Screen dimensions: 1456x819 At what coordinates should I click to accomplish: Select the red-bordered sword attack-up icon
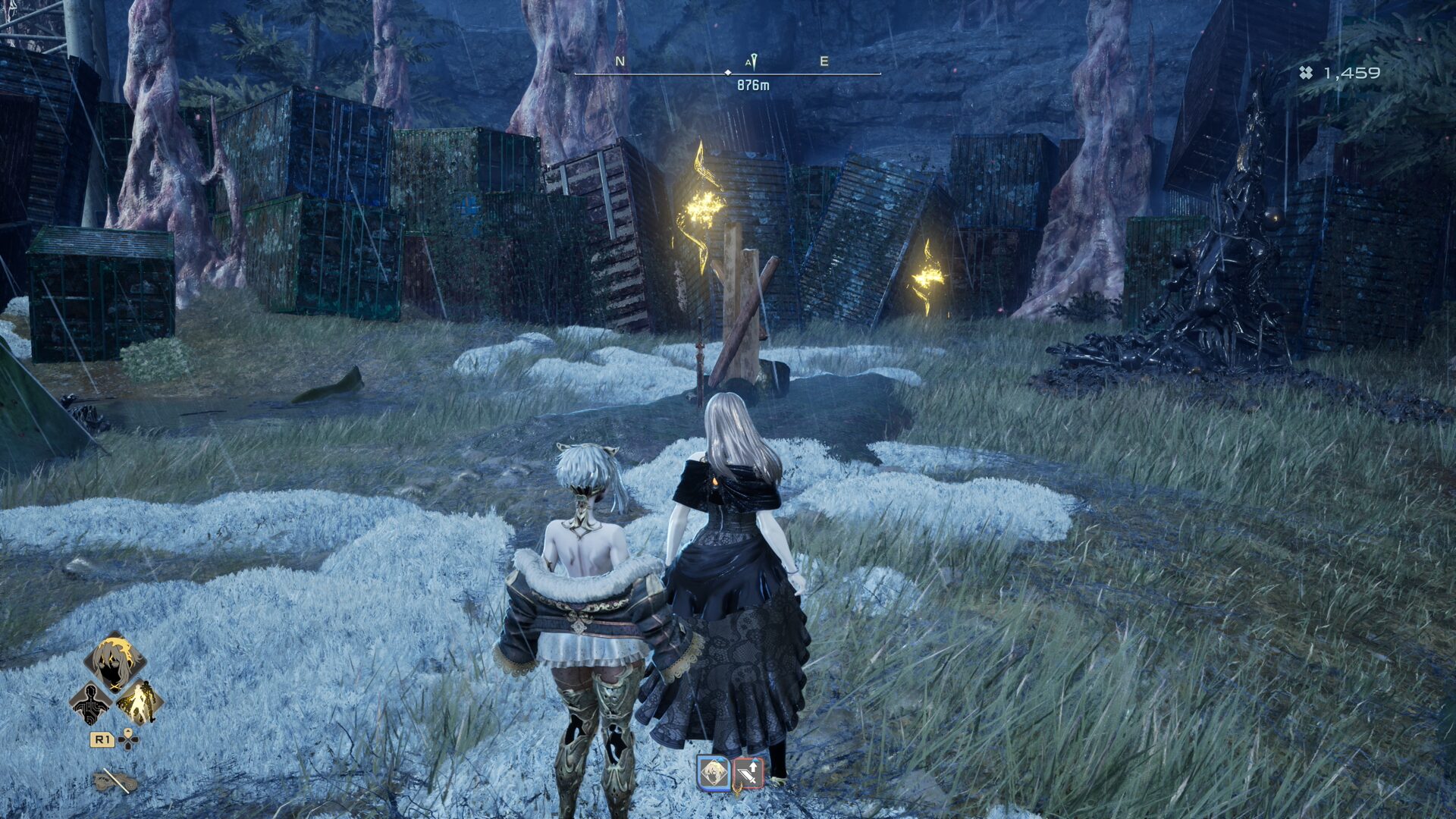748,773
